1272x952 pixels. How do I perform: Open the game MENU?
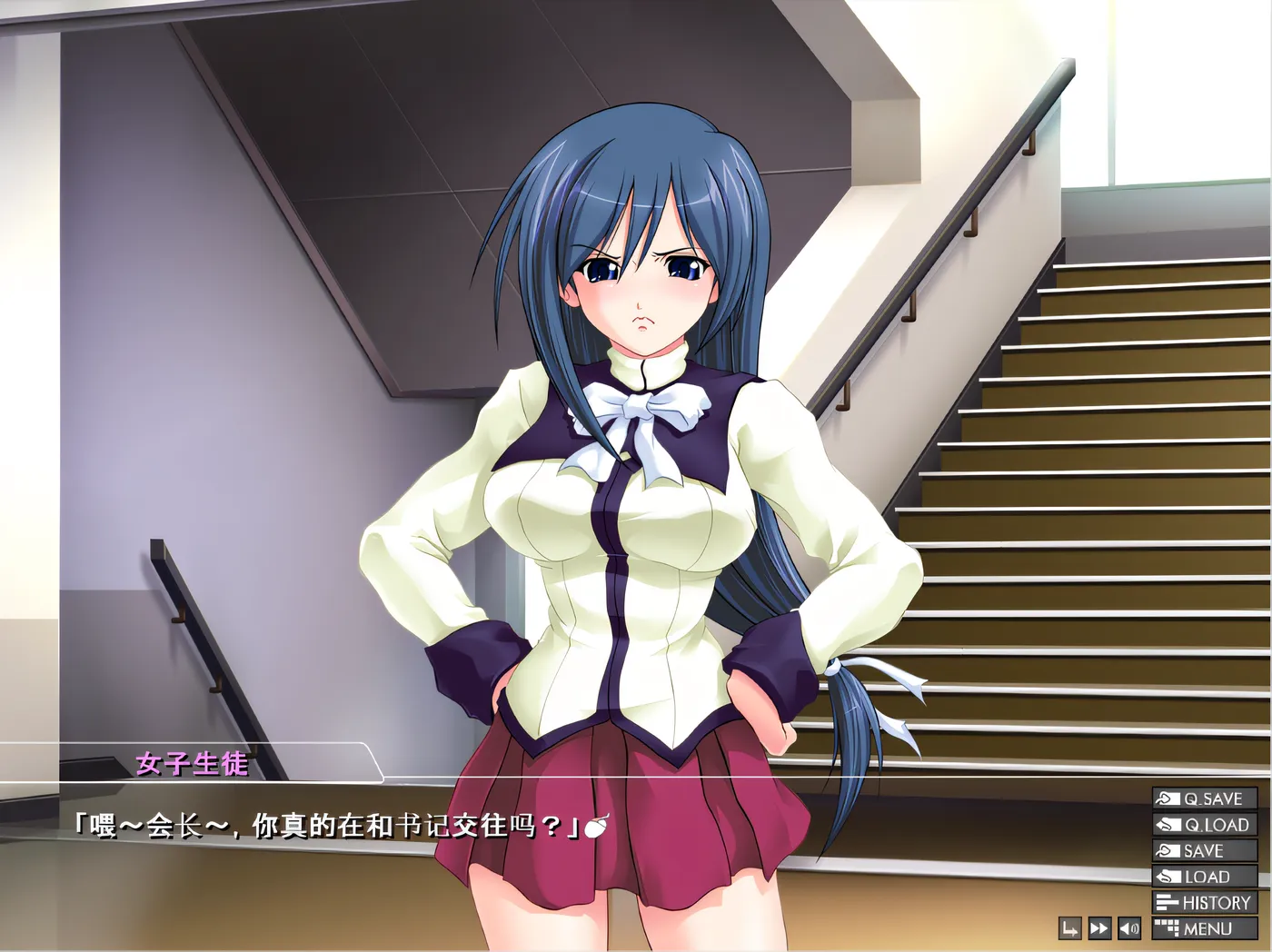click(x=1205, y=928)
